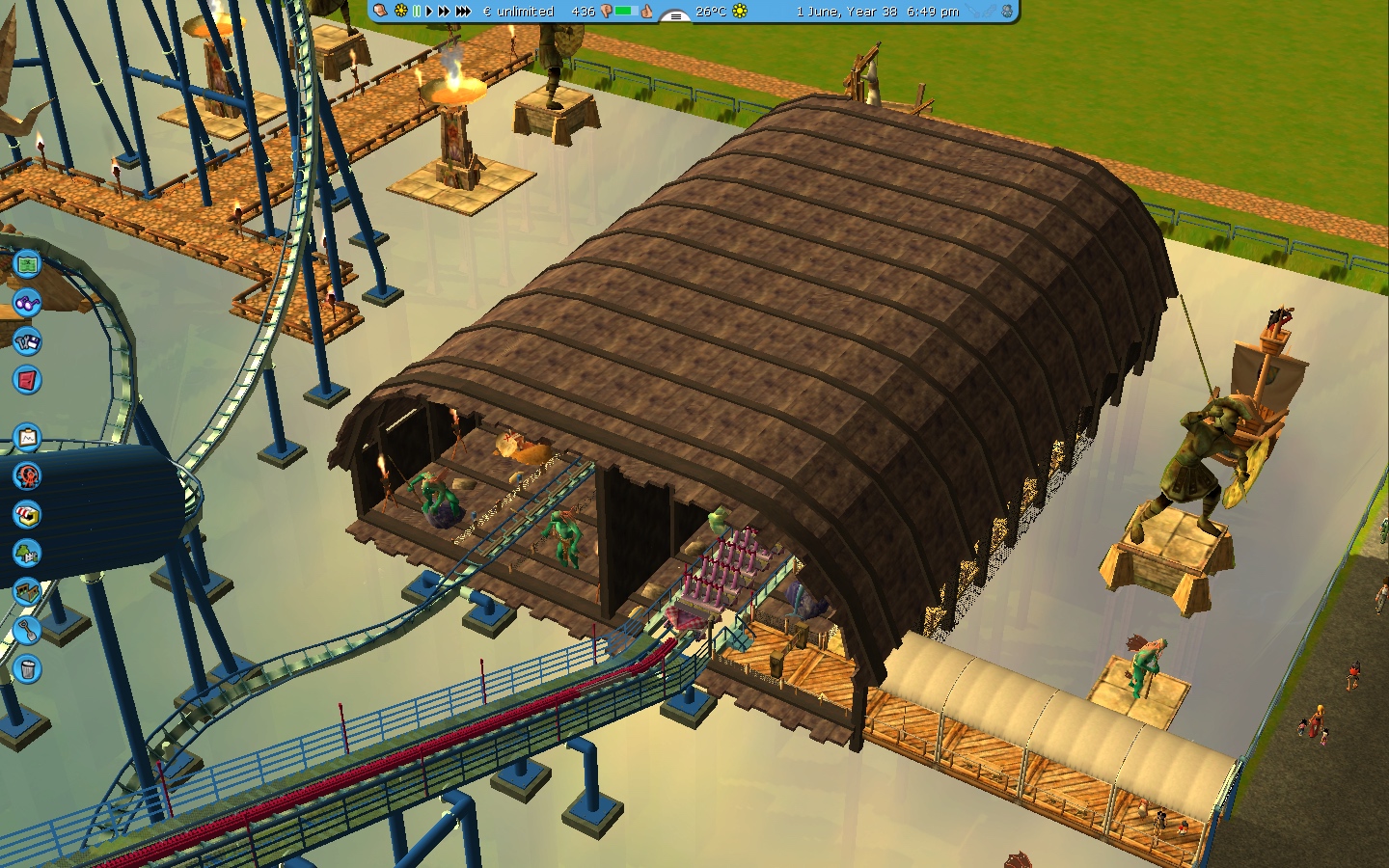The height and width of the screenshot is (868, 1389).
Task: Open the shops and stalls menu
Action: (x=27, y=515)
